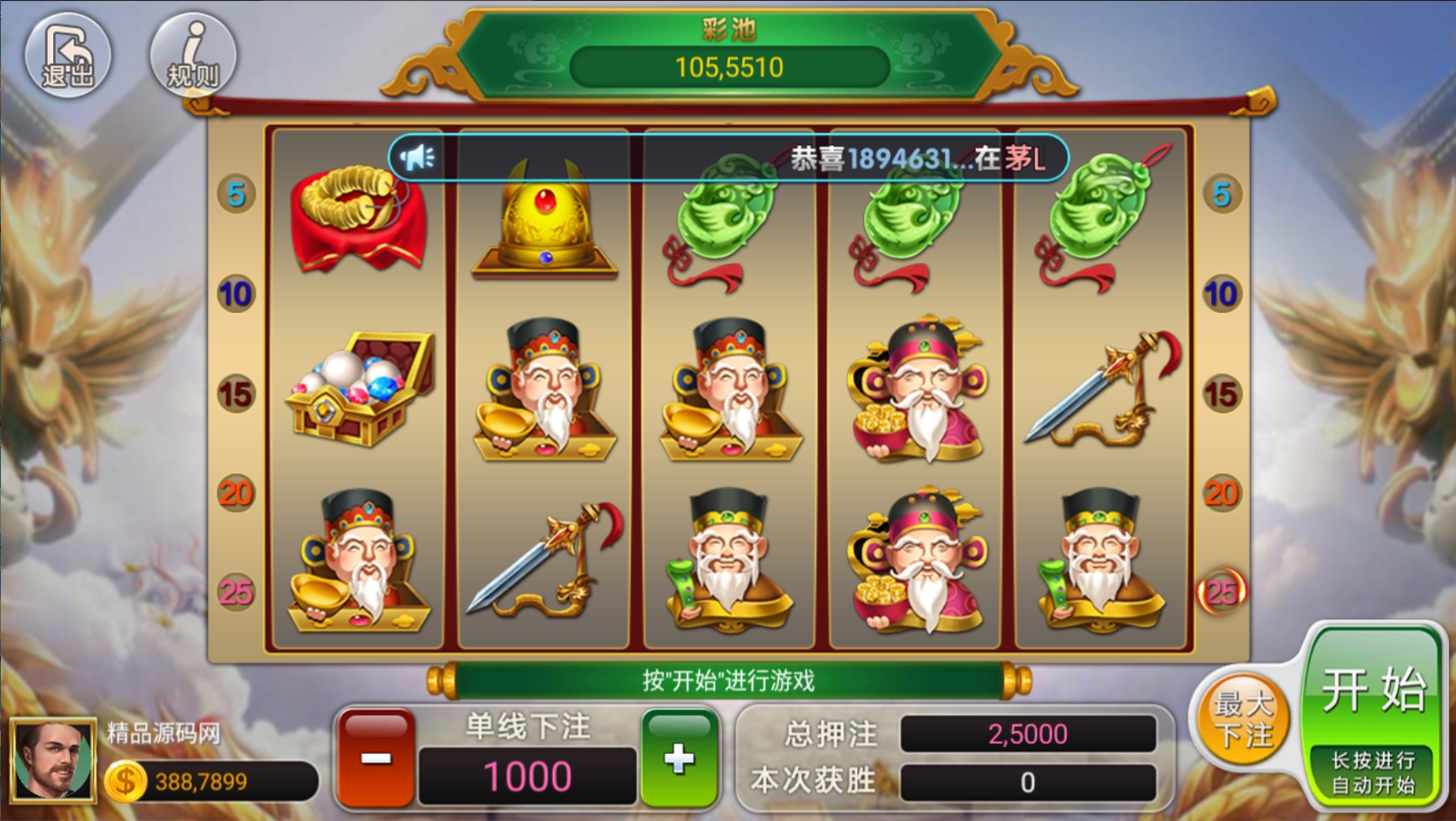Select 最大下注 max bet
This screenshot has height=821, width=1456.
(x=1242, y=719)
